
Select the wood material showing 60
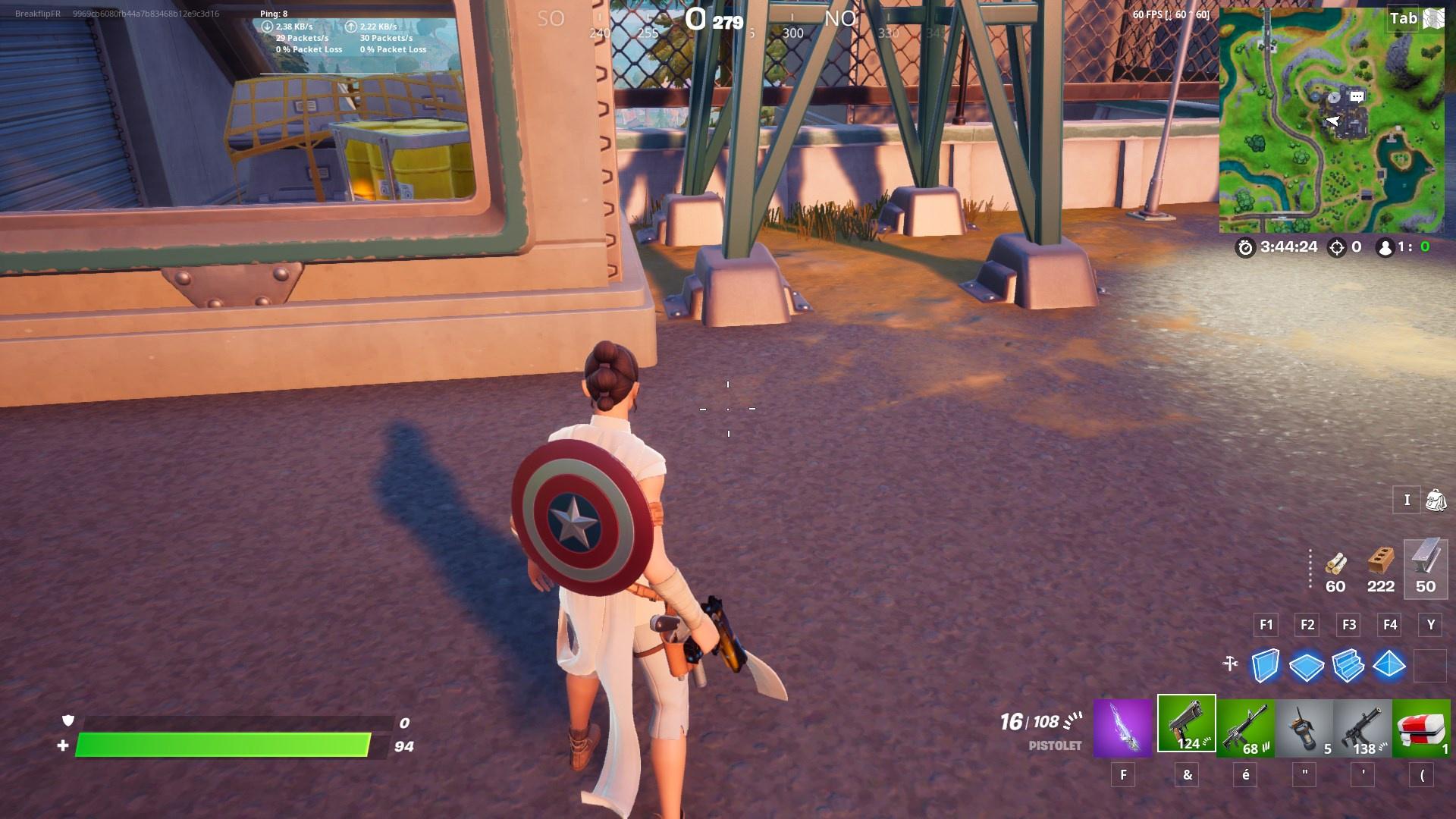point(1335,569)
